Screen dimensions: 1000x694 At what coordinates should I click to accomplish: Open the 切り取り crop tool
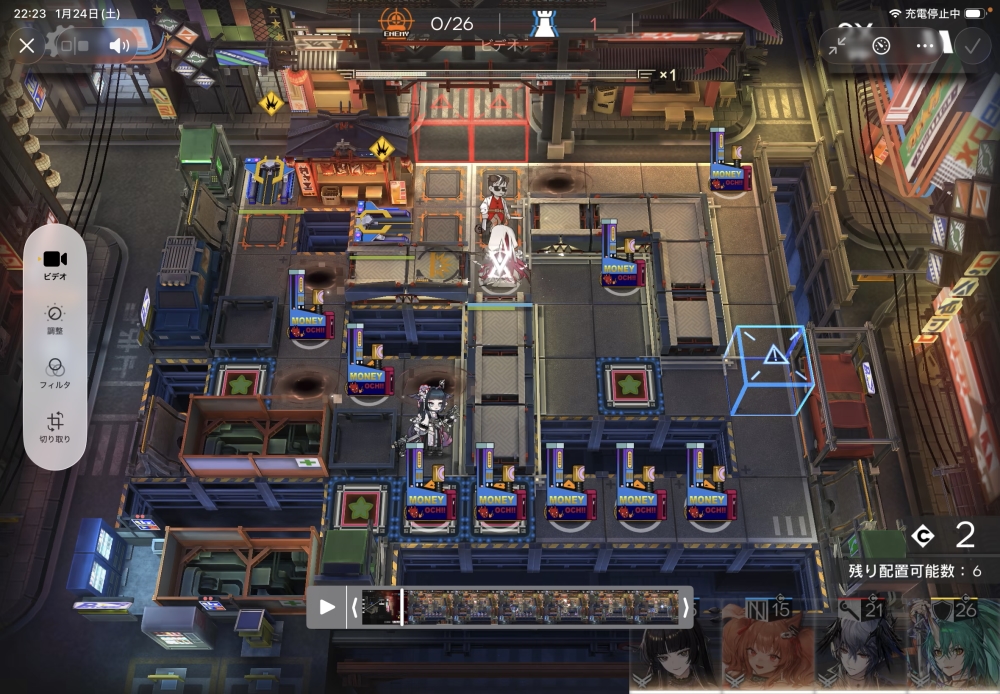coord(55,427)
